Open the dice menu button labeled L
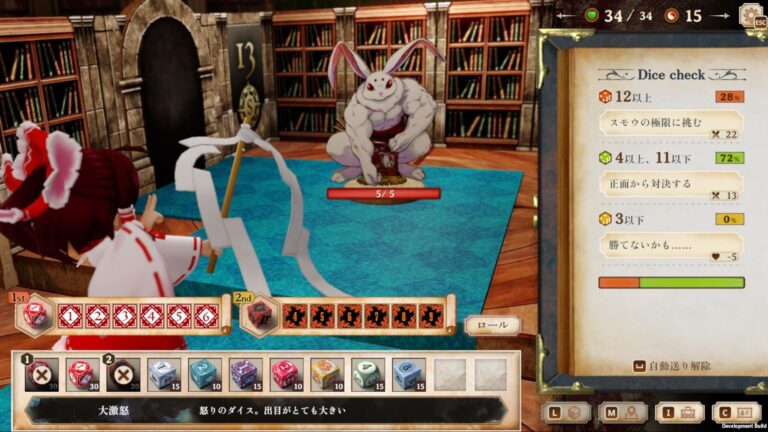Image resolution: width=768 pixels, height=432 pixels. 565,411
